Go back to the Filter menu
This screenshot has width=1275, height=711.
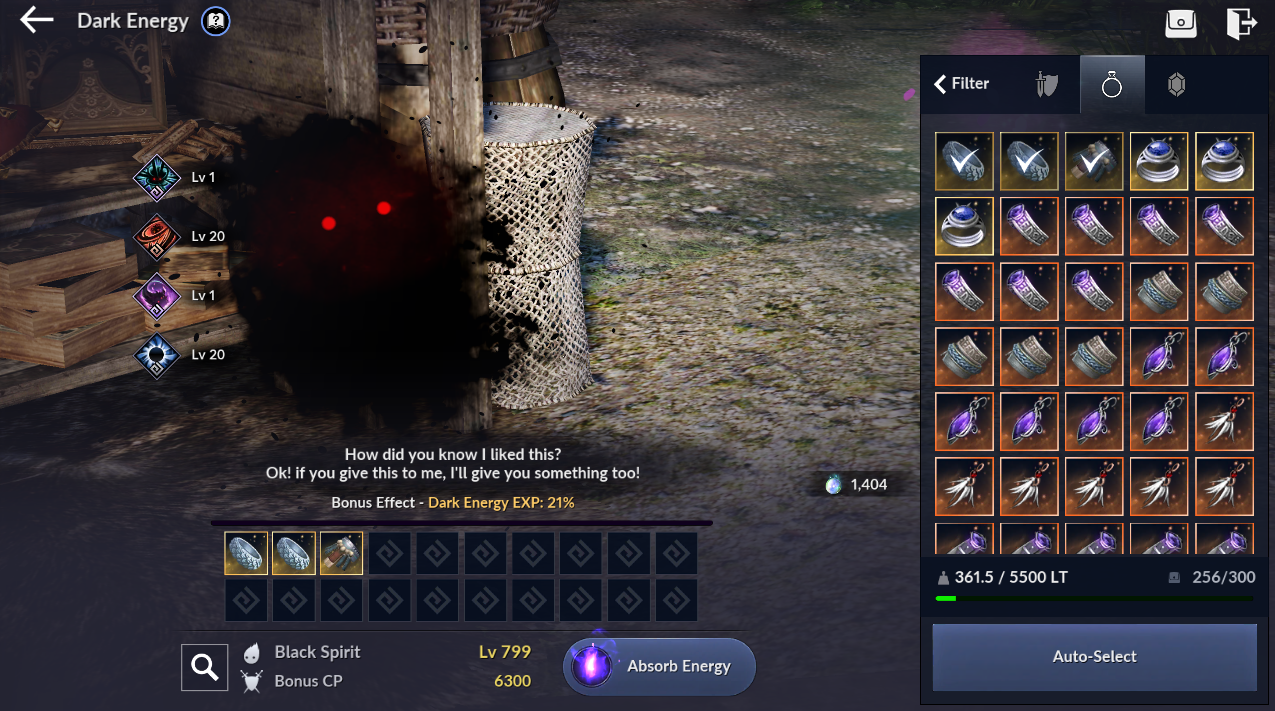(x=962, y=84)
